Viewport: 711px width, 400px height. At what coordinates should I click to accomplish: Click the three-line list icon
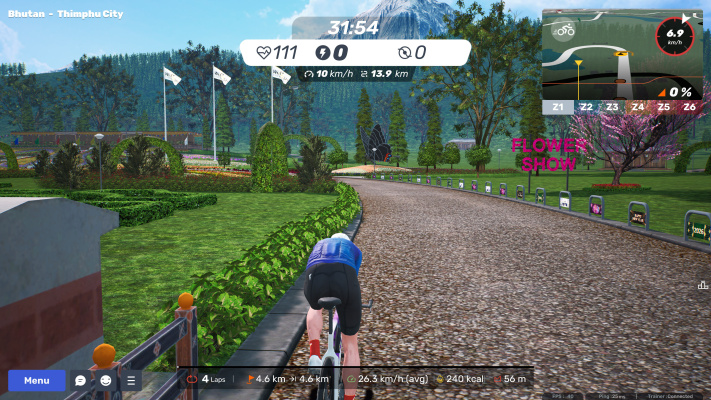[x=131, y=381]
